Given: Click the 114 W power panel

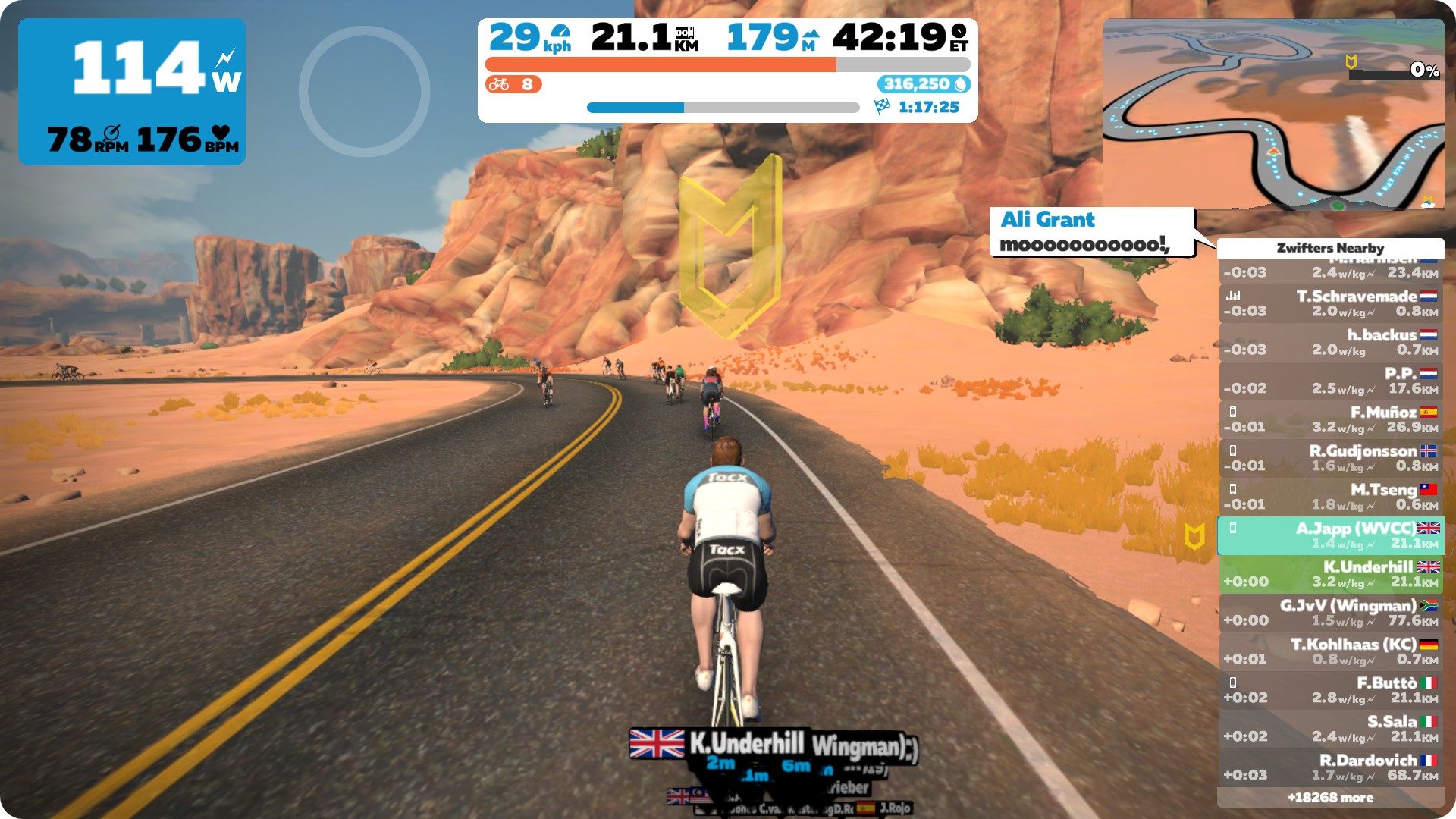Looking at the screenshot, I should tap(132, 92).
